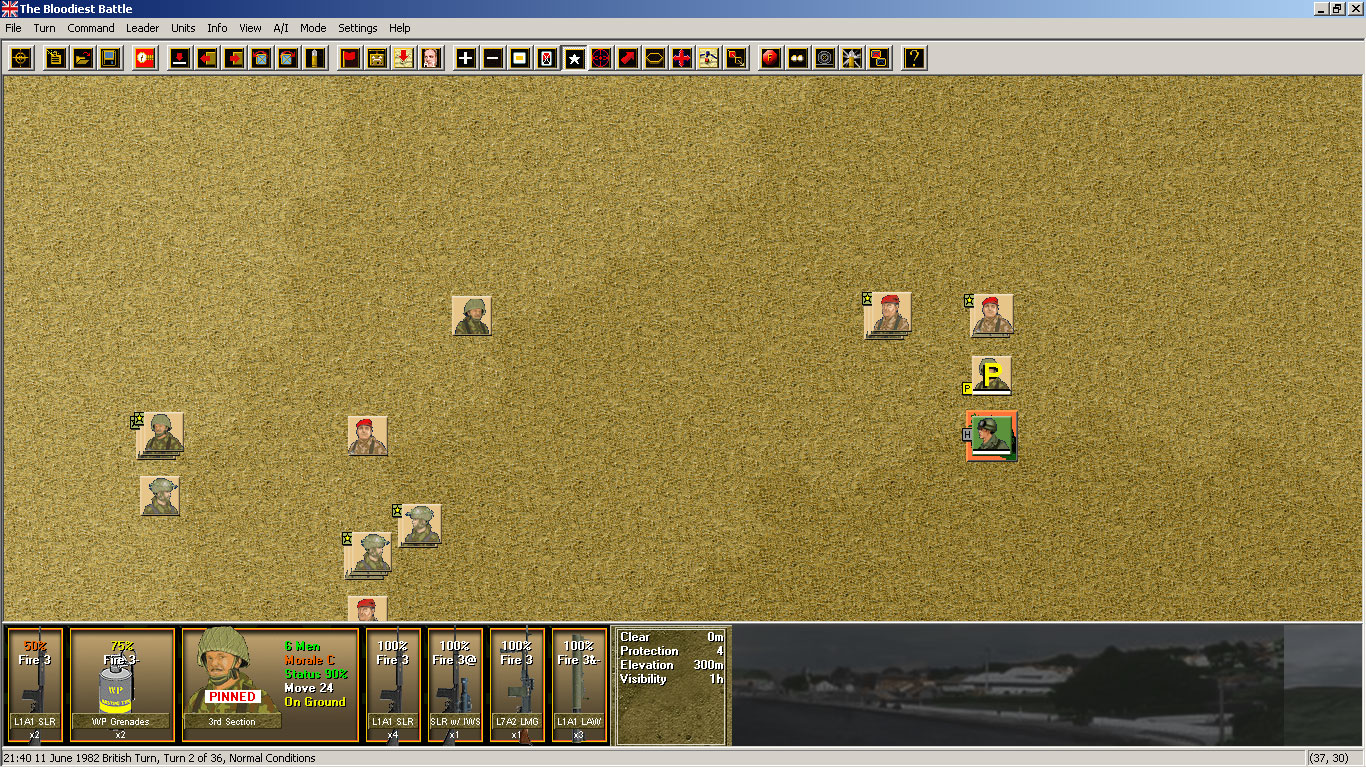Click the red cross assault toolbar icon

[681, 58]
